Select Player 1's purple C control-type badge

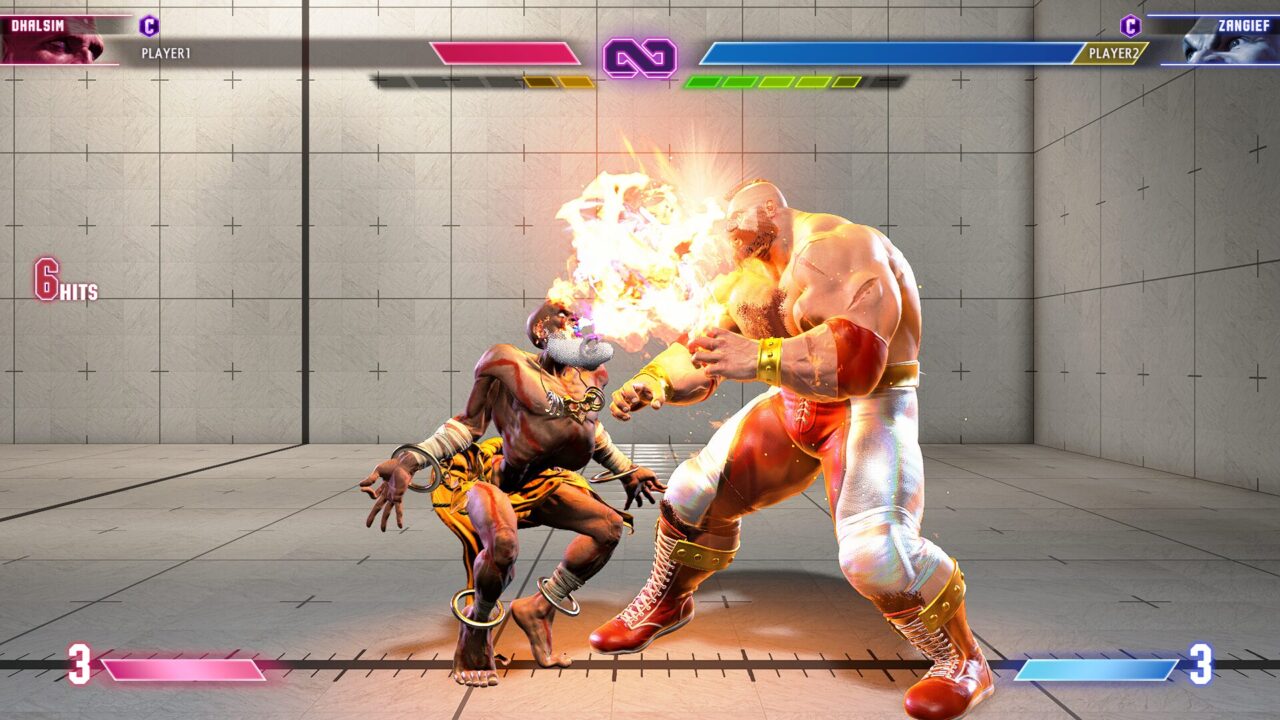click(149, 26)
